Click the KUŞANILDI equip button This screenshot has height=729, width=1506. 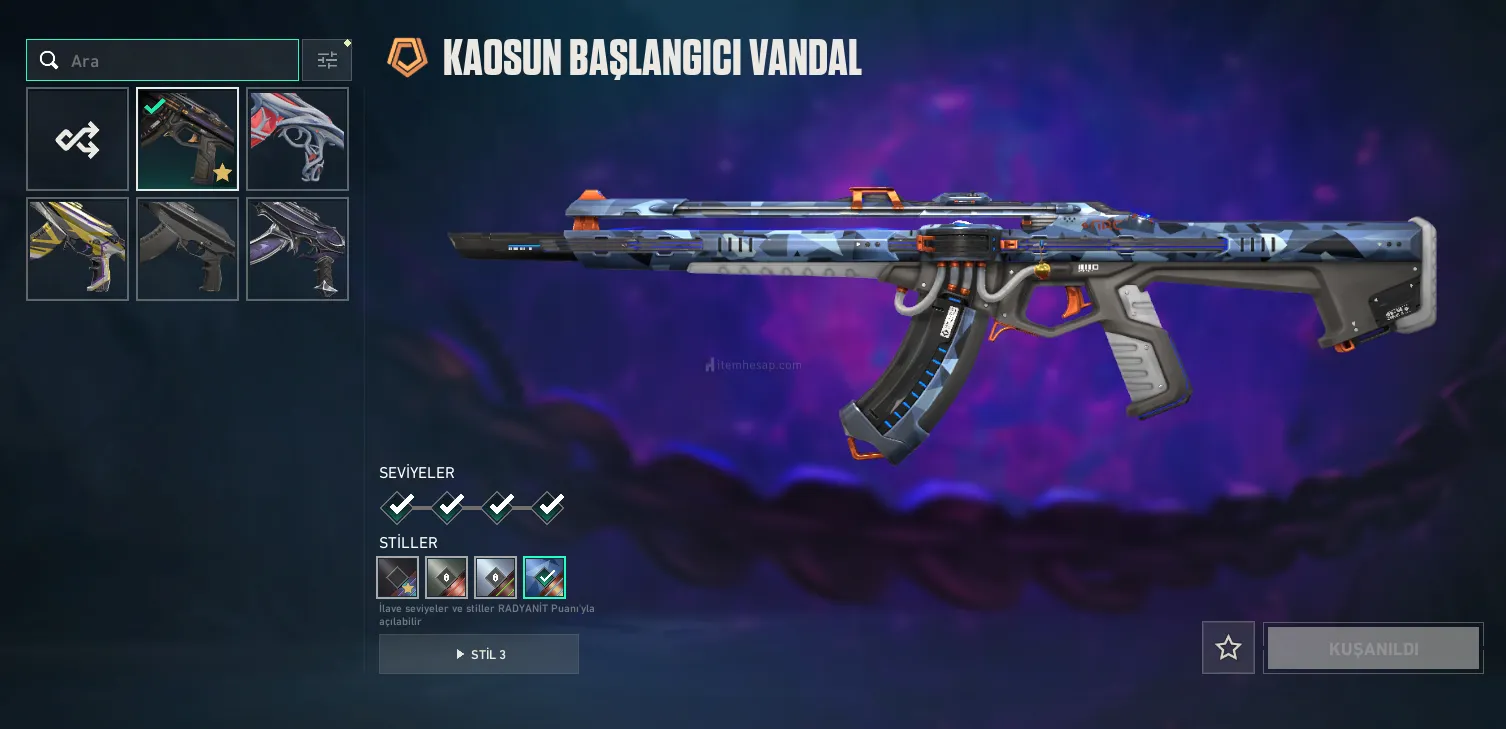(x=1373, y=648)
